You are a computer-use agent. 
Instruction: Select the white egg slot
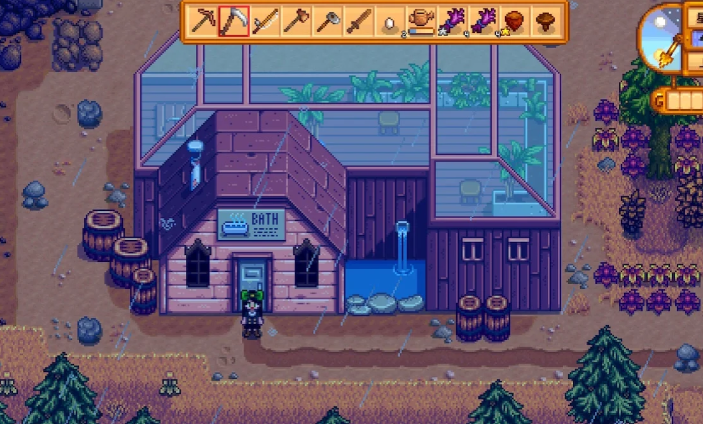pyautogui.click(x=389, y=21)
